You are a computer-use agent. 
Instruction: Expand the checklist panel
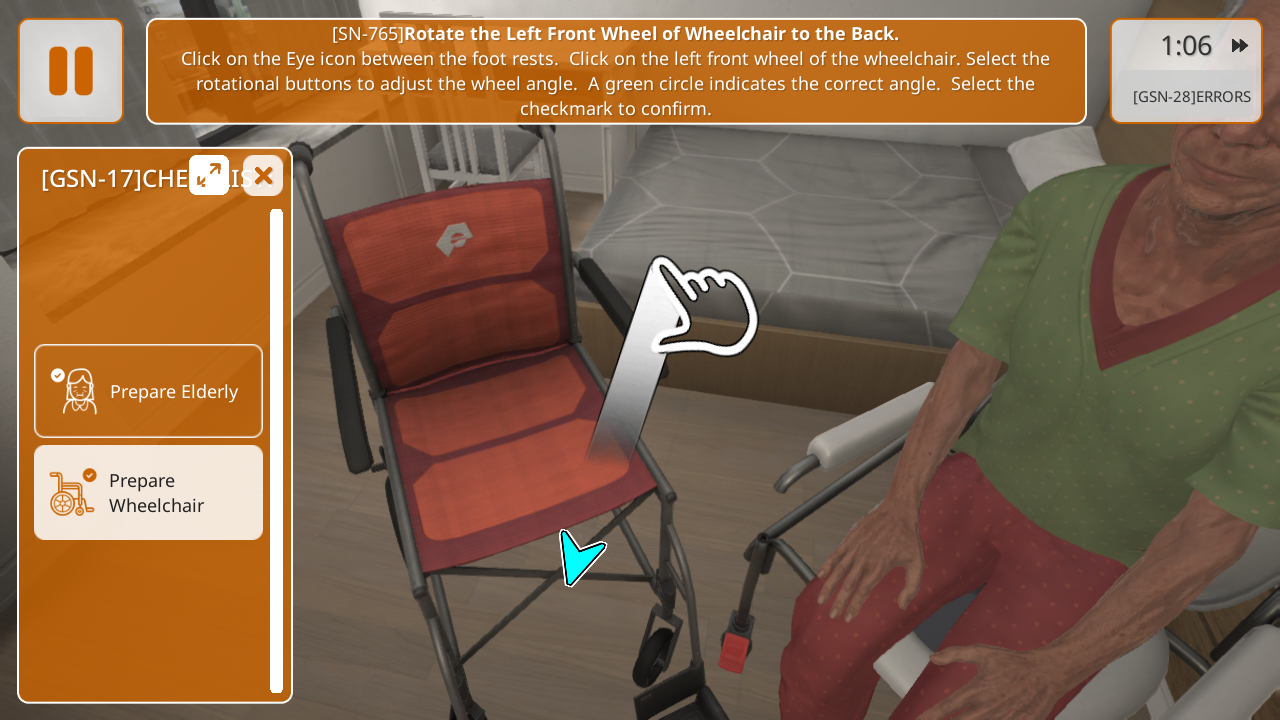point(209,175)
